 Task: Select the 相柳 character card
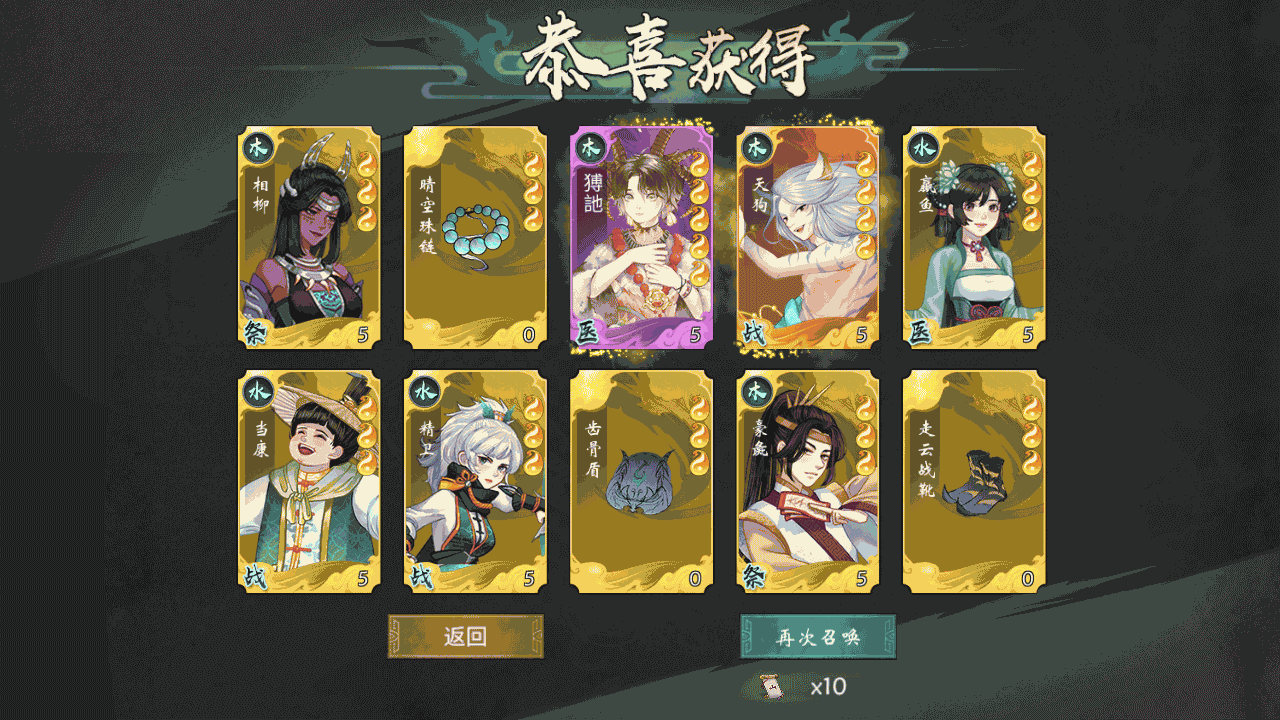[309, 238]
